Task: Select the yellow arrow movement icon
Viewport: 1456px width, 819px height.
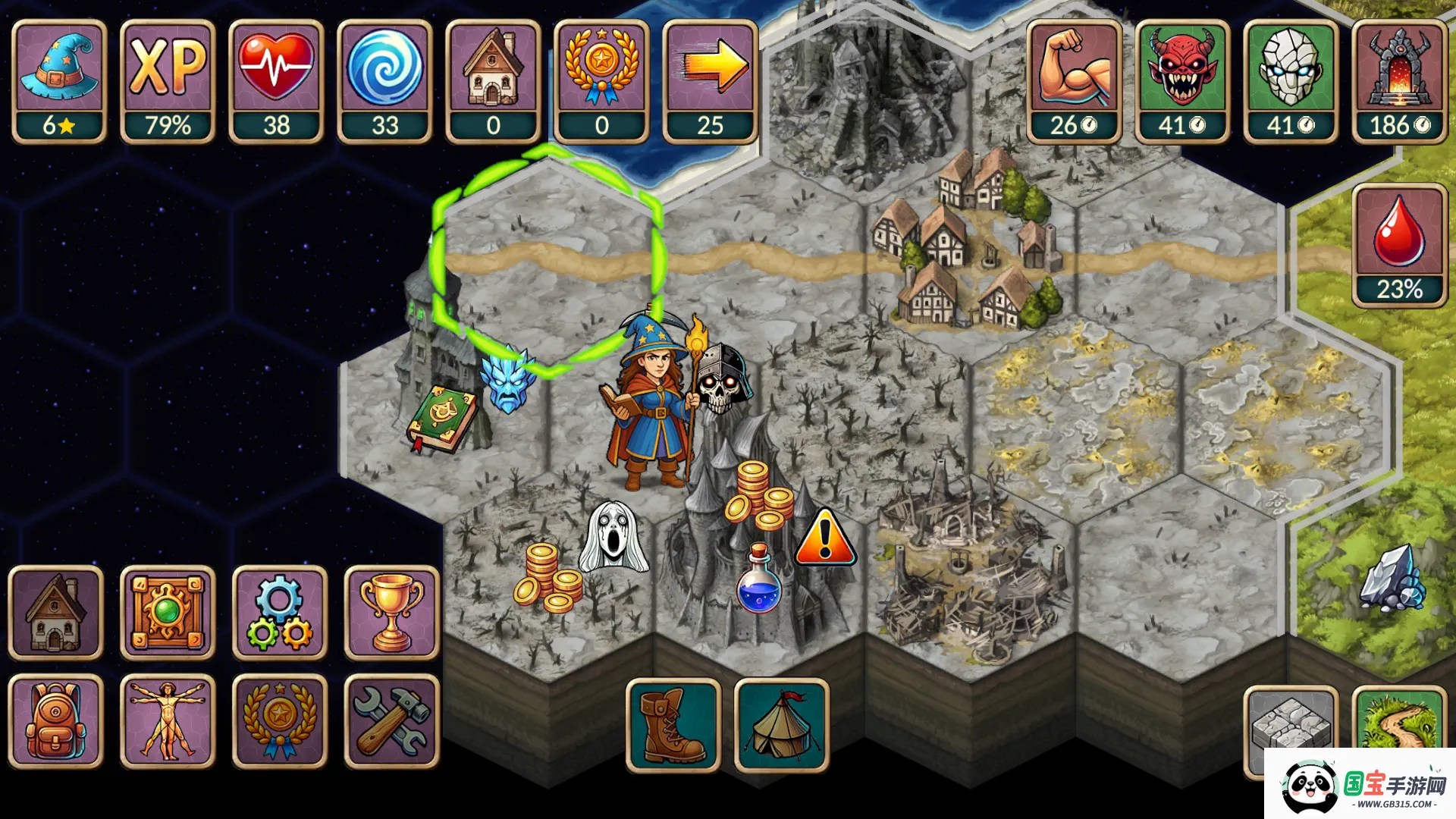Action: pyautogui.click(x=710, y=80)
